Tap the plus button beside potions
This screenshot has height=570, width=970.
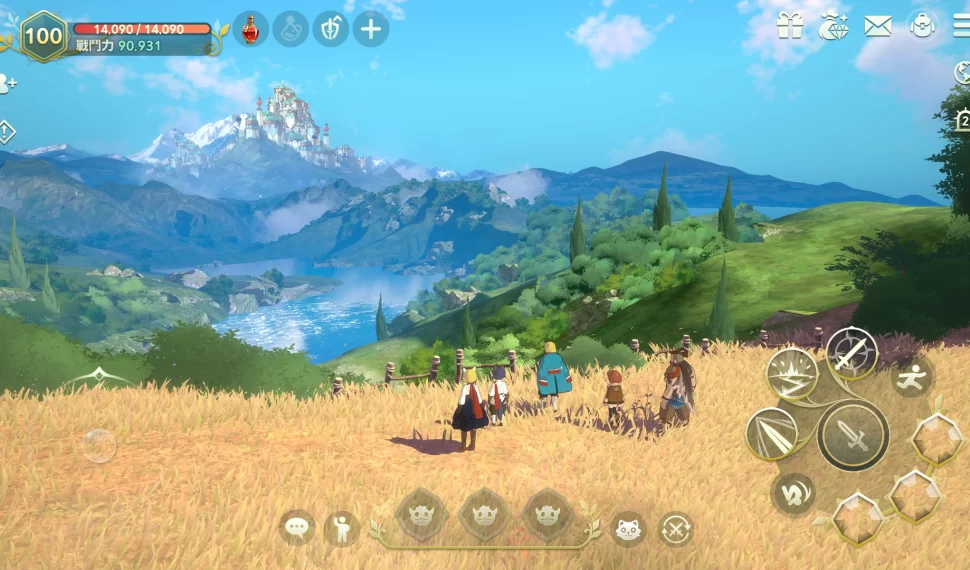371,29
